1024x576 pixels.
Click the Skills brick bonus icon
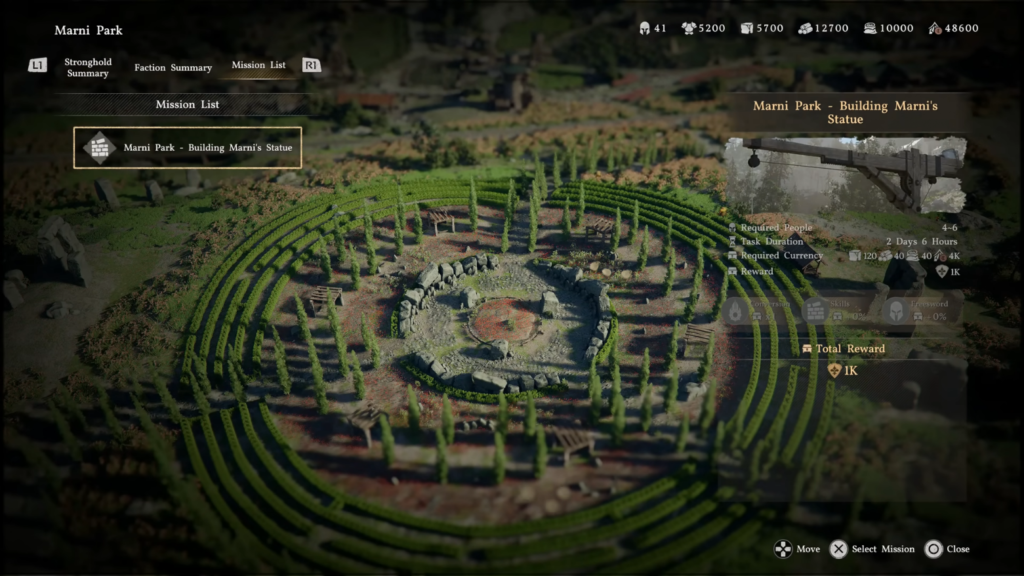tap(815, 311)
